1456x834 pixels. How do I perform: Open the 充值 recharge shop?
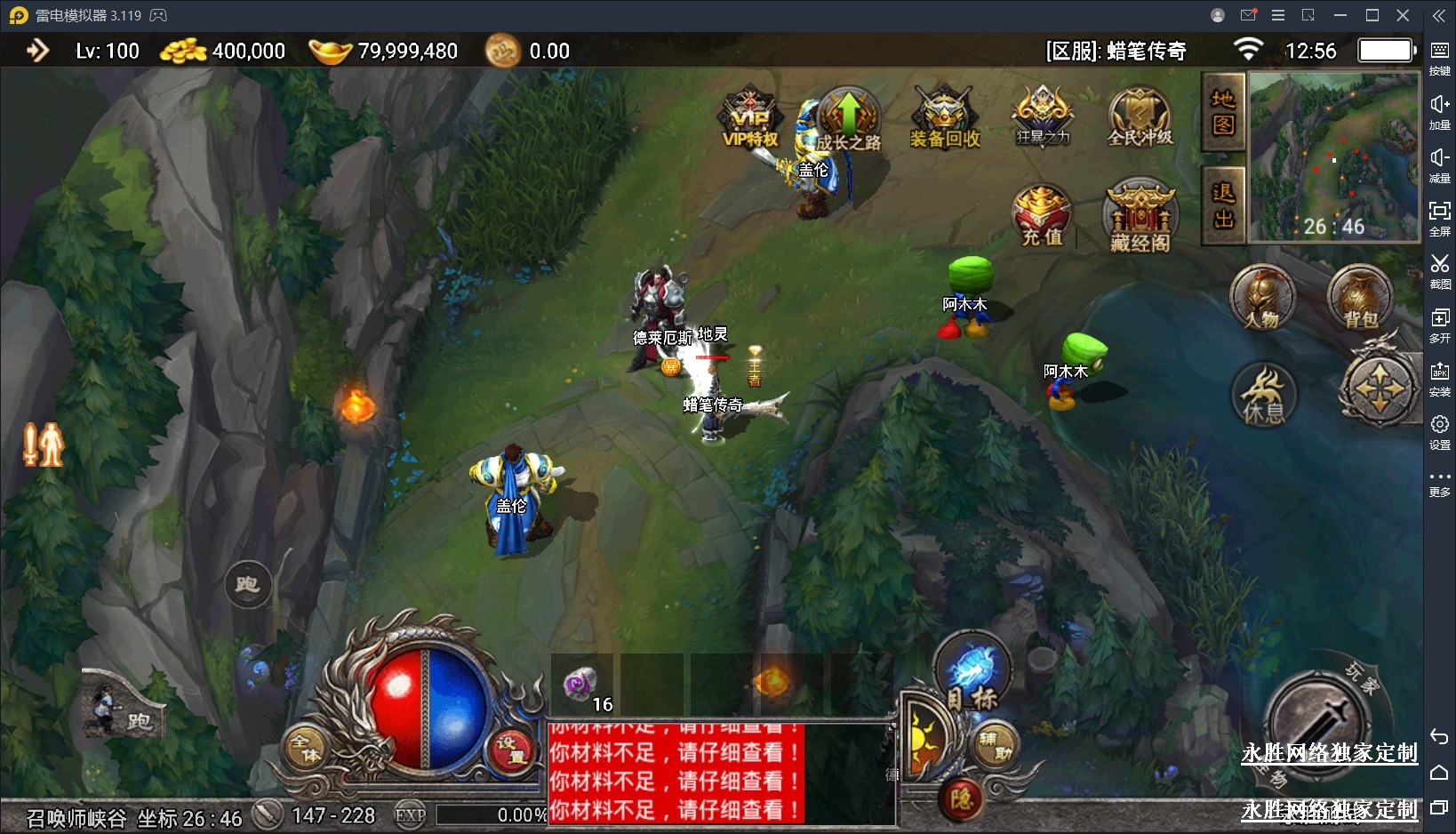tap(1042, 215)
